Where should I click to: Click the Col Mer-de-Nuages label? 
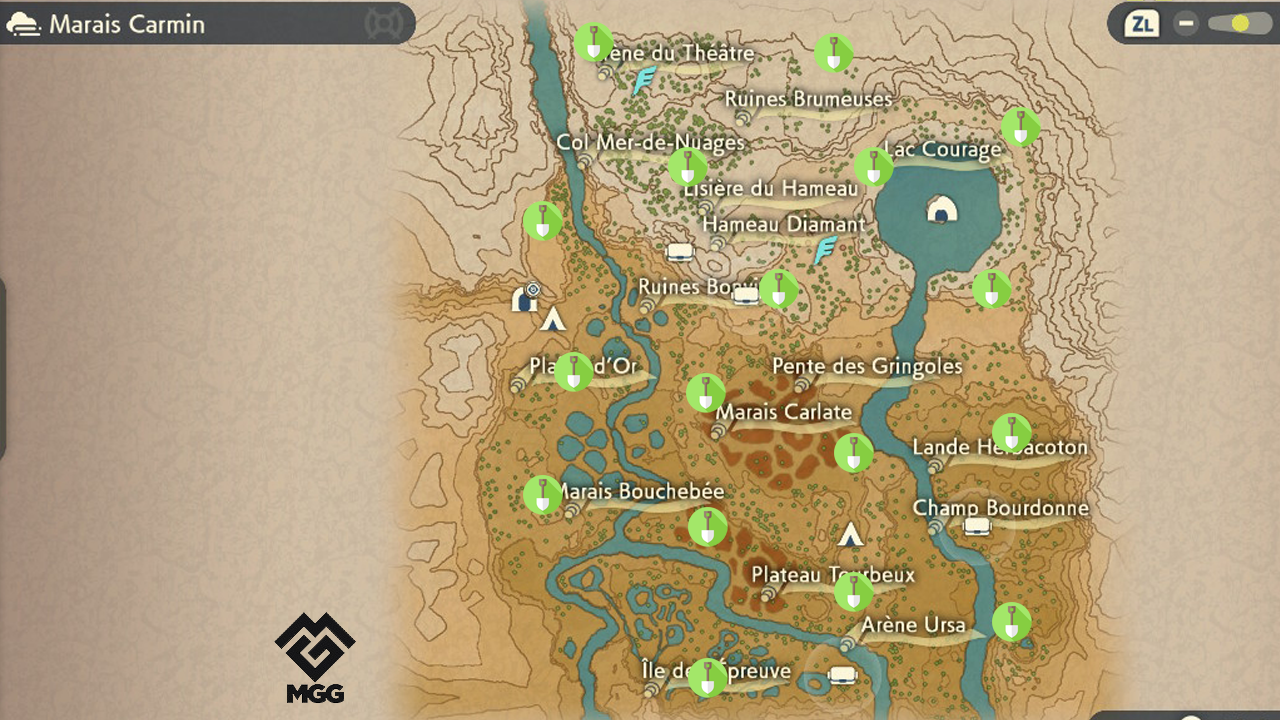tap(651, 142)
